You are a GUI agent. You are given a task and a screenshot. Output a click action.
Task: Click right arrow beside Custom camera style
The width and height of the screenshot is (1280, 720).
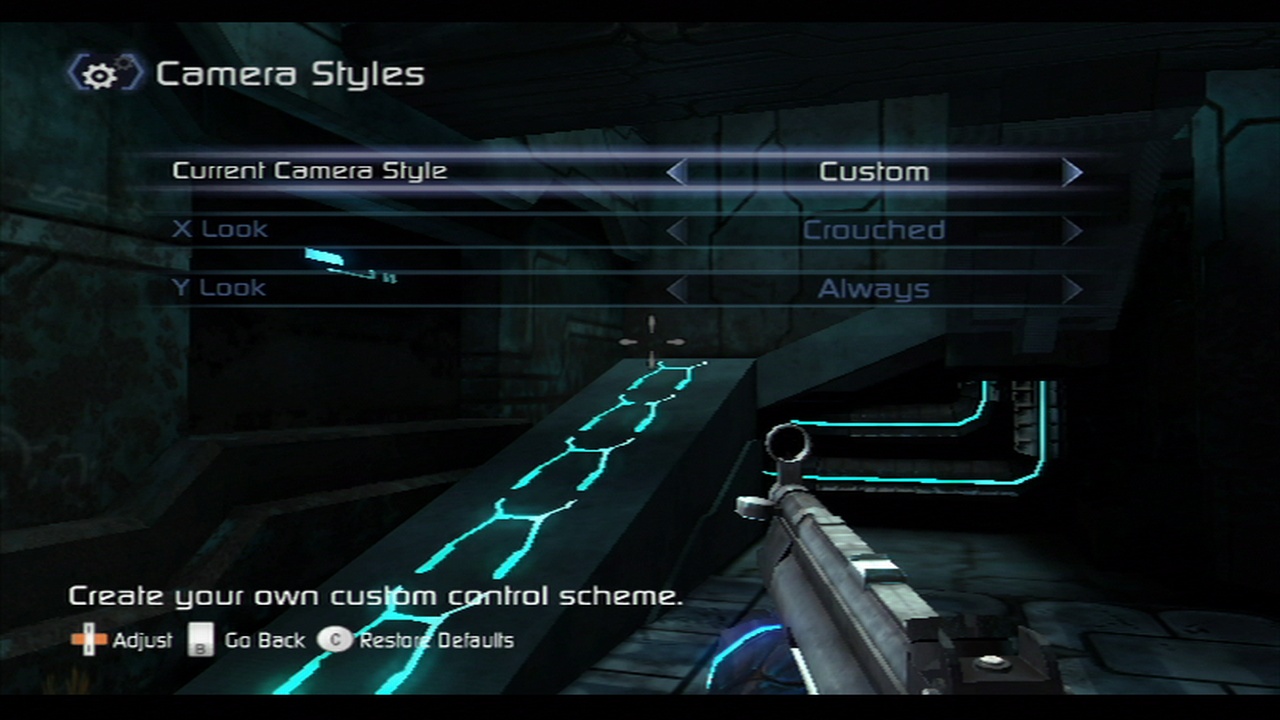click(x=1072, y=172)
